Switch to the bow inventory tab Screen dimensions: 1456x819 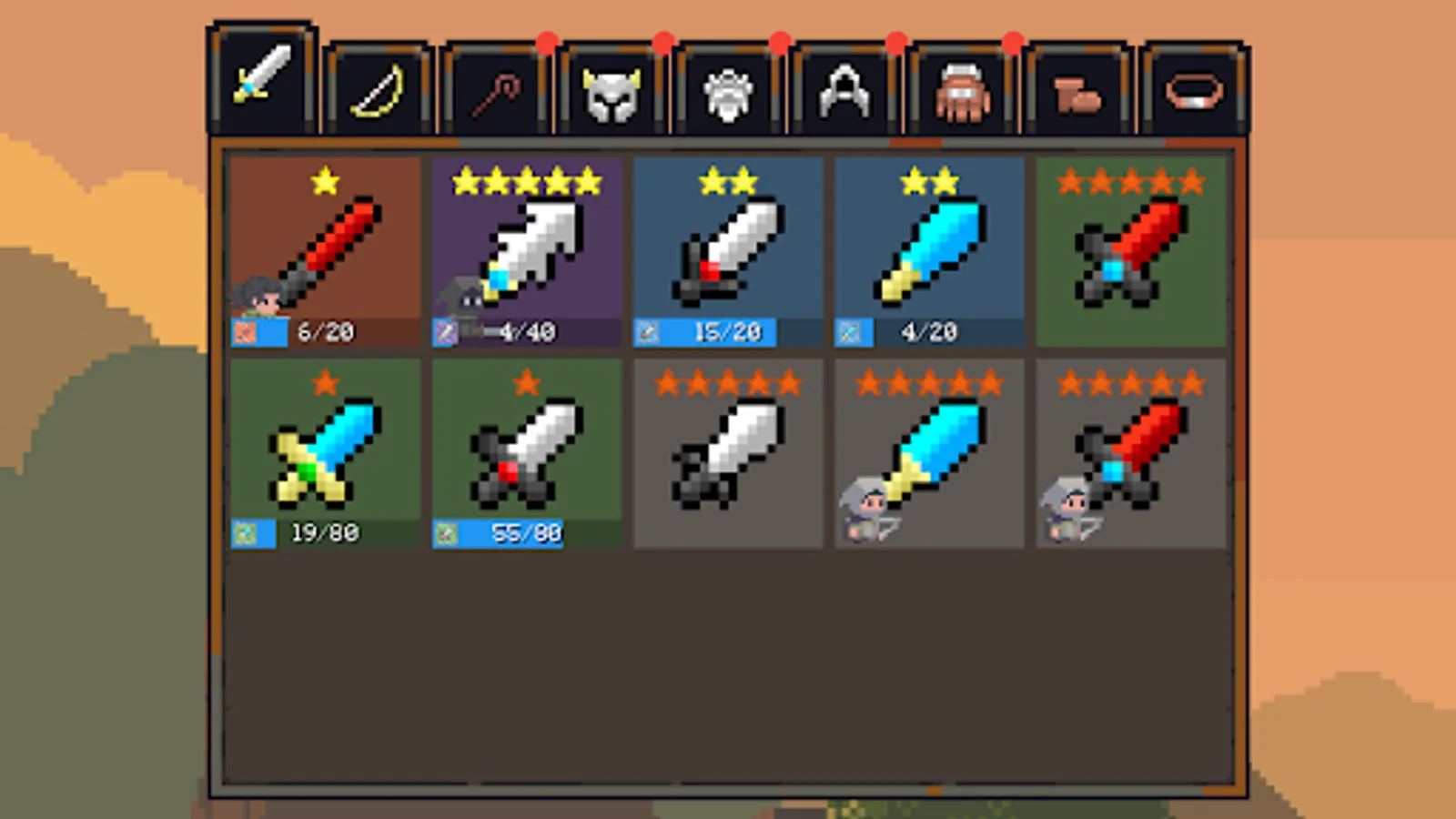coord(378,86)
